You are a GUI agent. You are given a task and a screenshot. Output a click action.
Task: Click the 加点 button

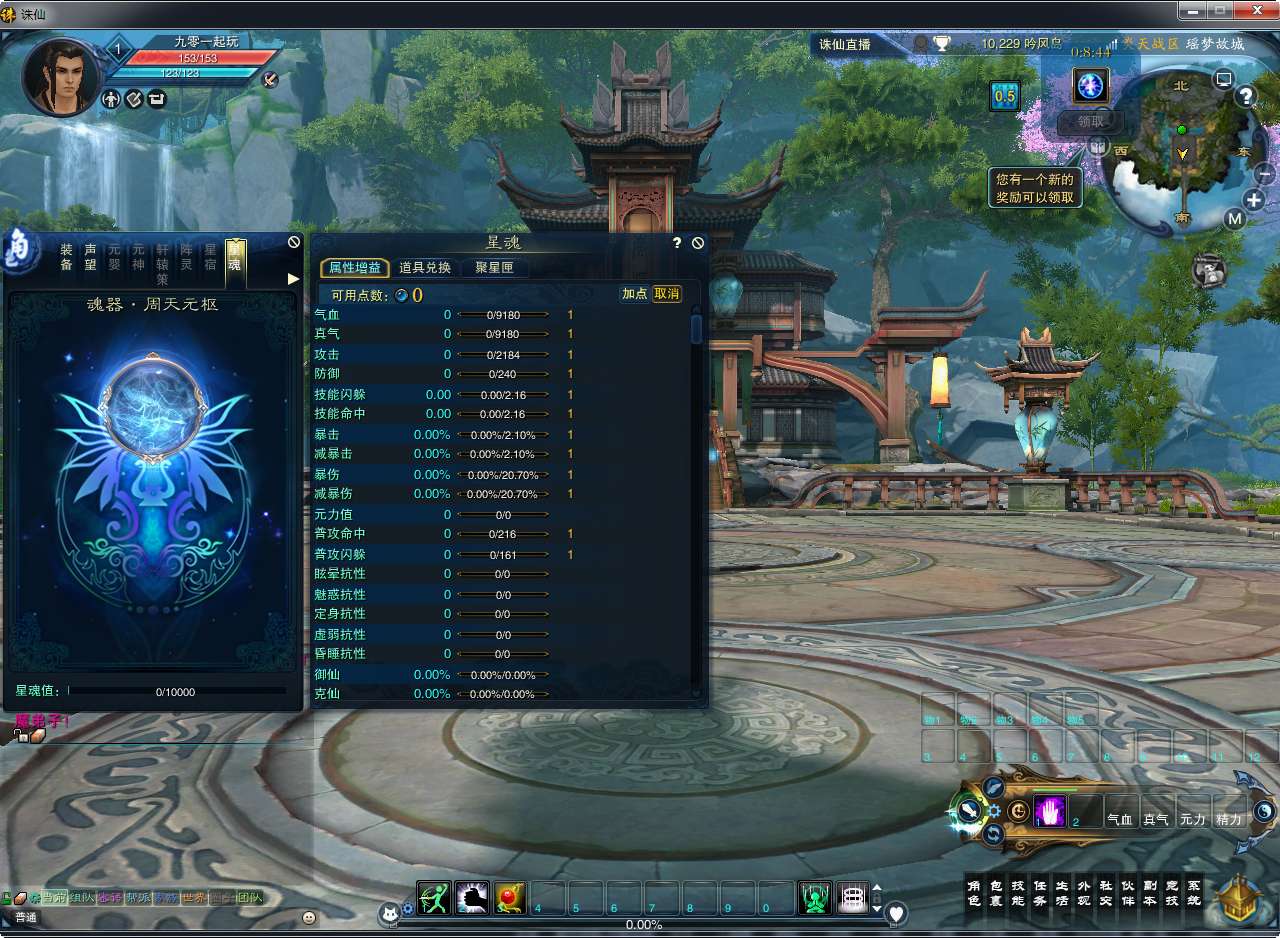pyautogui.click(x=634, y=294)
